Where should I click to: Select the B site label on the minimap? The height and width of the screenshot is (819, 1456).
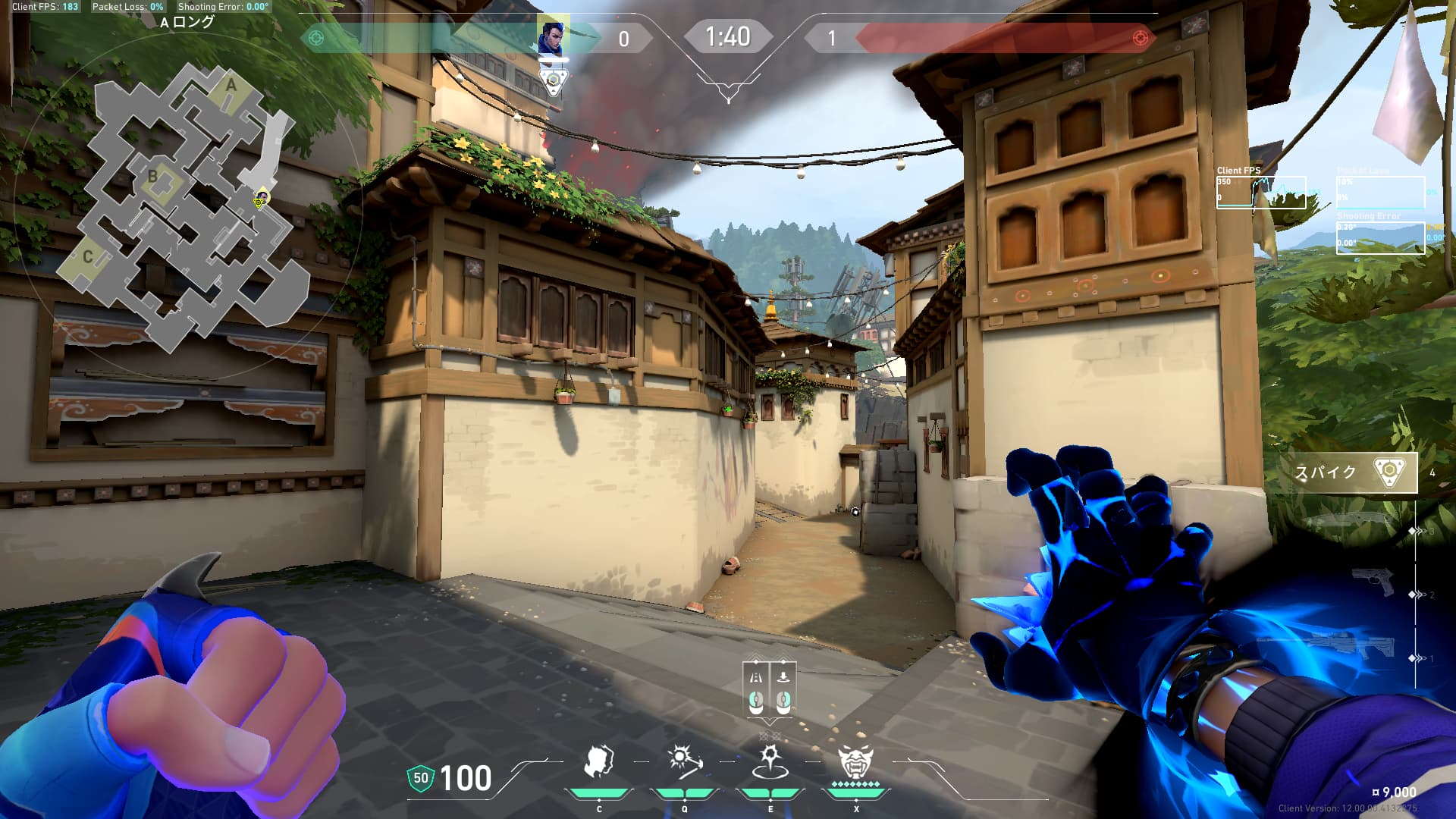click(153, 177)
